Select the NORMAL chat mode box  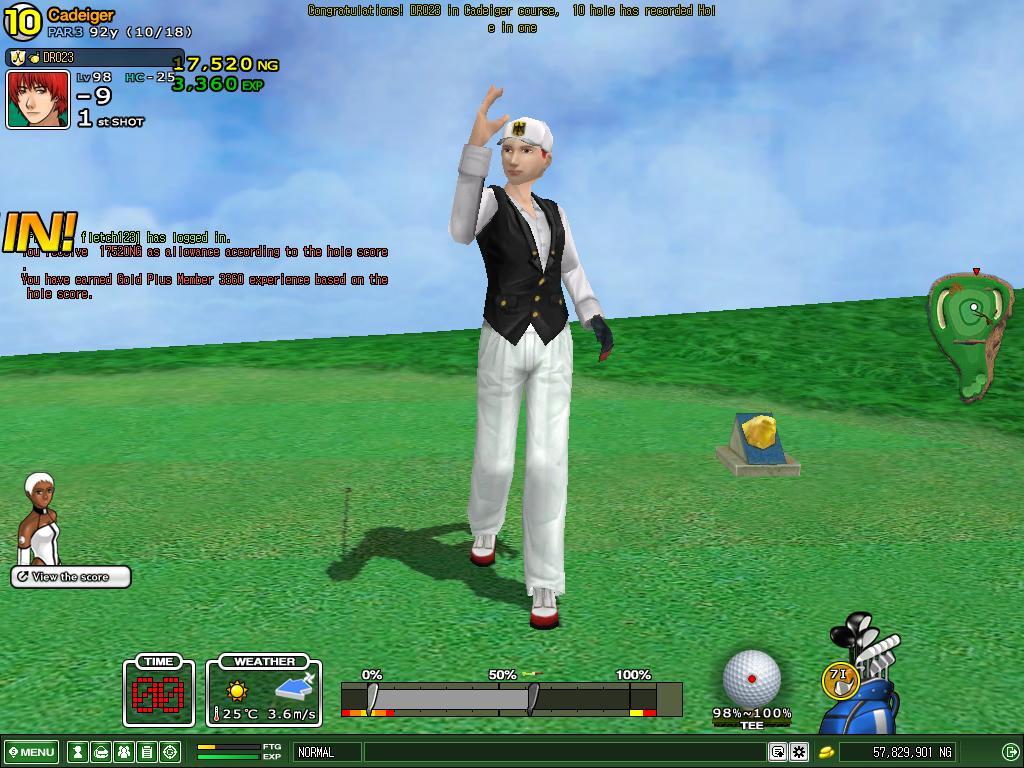pyautogui.click(x=327, y=752)
